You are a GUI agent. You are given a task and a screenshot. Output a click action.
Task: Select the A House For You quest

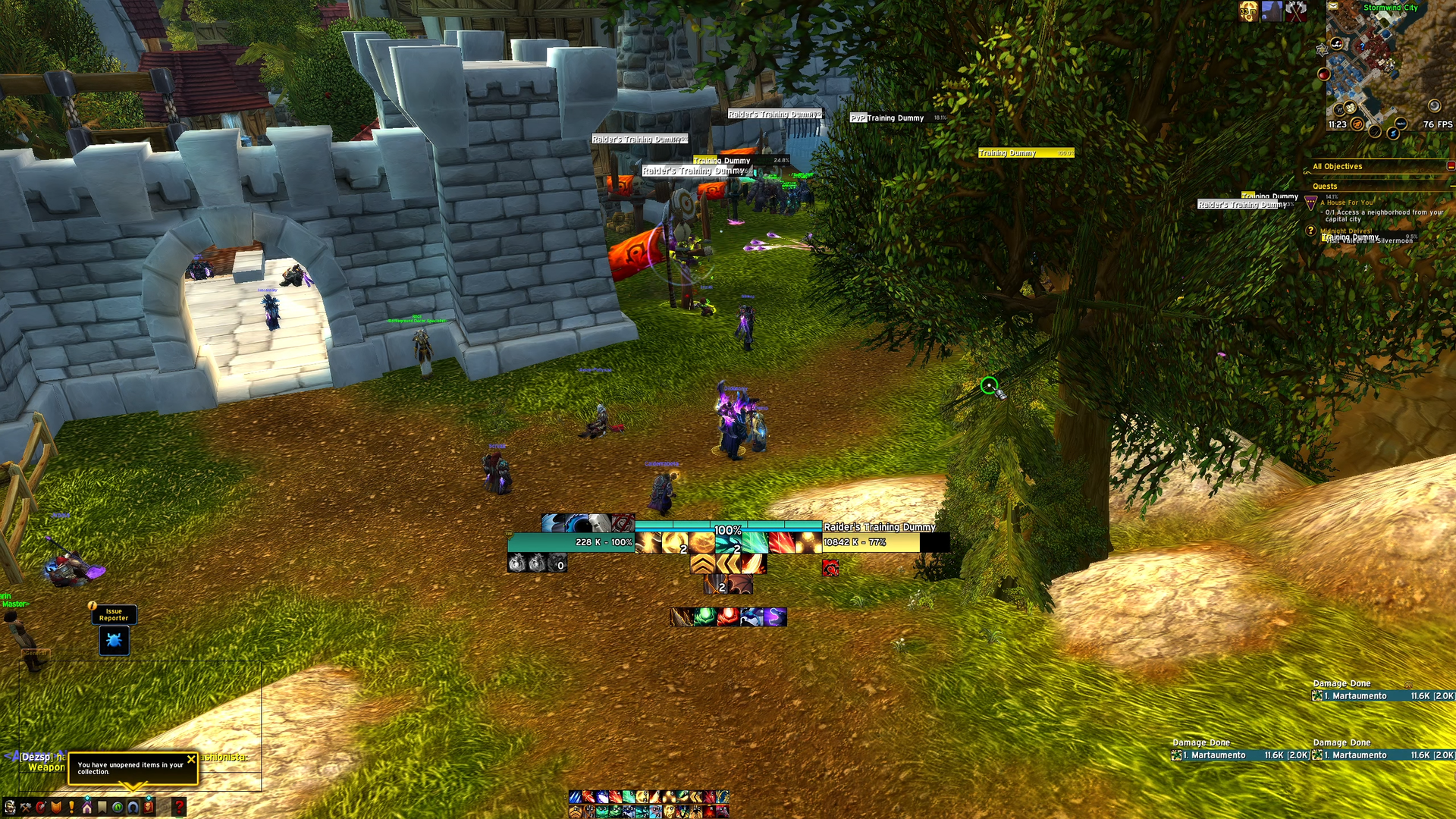[1347, 202]
